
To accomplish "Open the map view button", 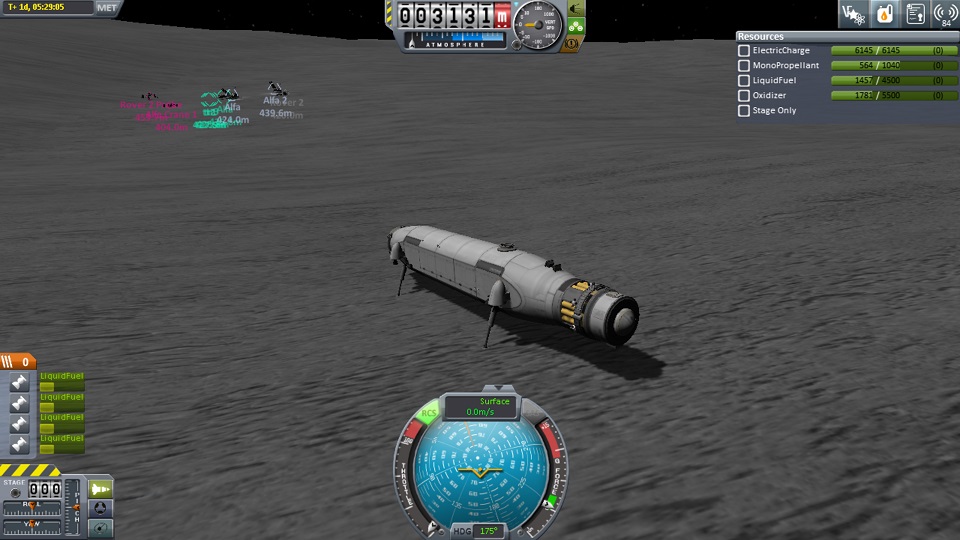I will [101, 527].
